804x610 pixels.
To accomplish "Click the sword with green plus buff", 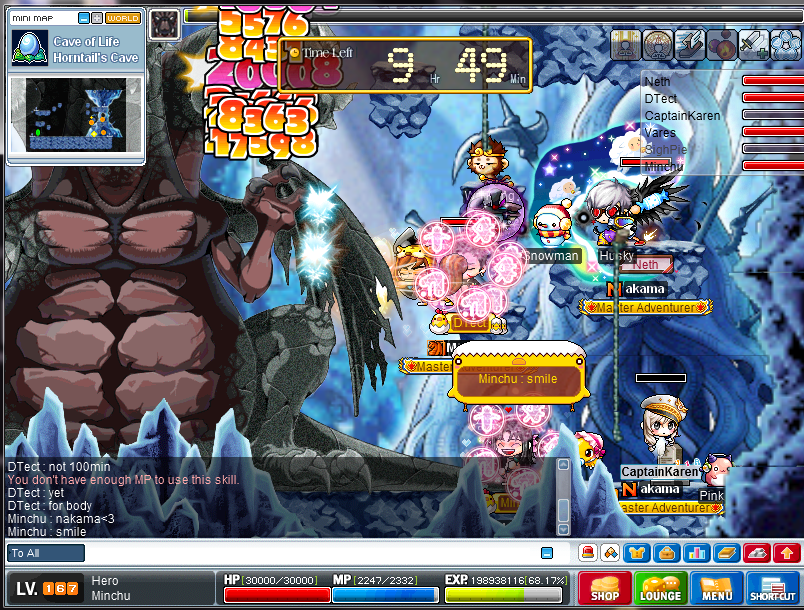I will [752, 44].
